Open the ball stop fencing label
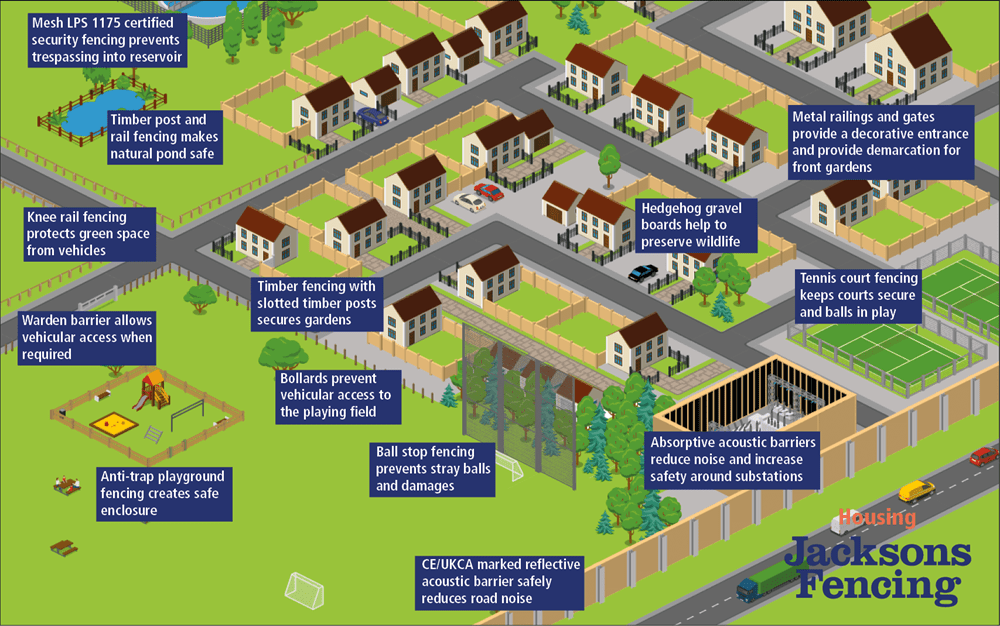Image resolution: width=1000 pixels, height=626 pixels. 433,468
